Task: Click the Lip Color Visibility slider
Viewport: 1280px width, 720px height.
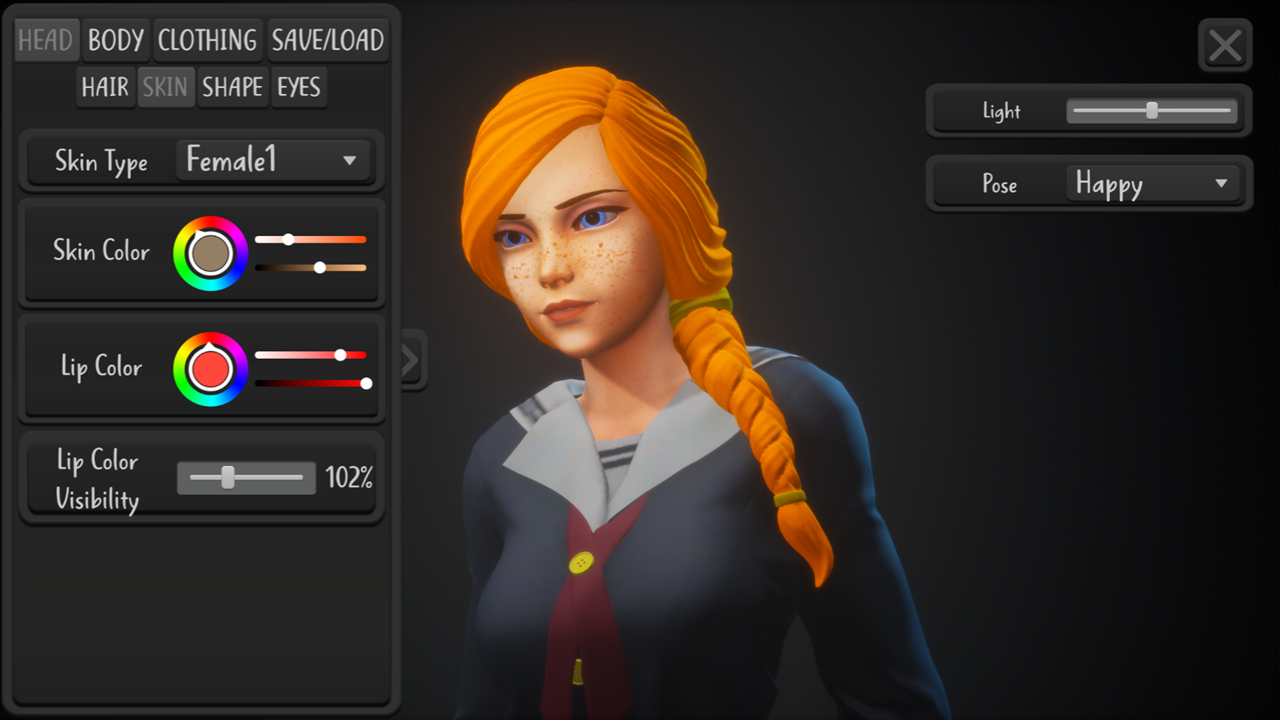Action: [246, 478]
